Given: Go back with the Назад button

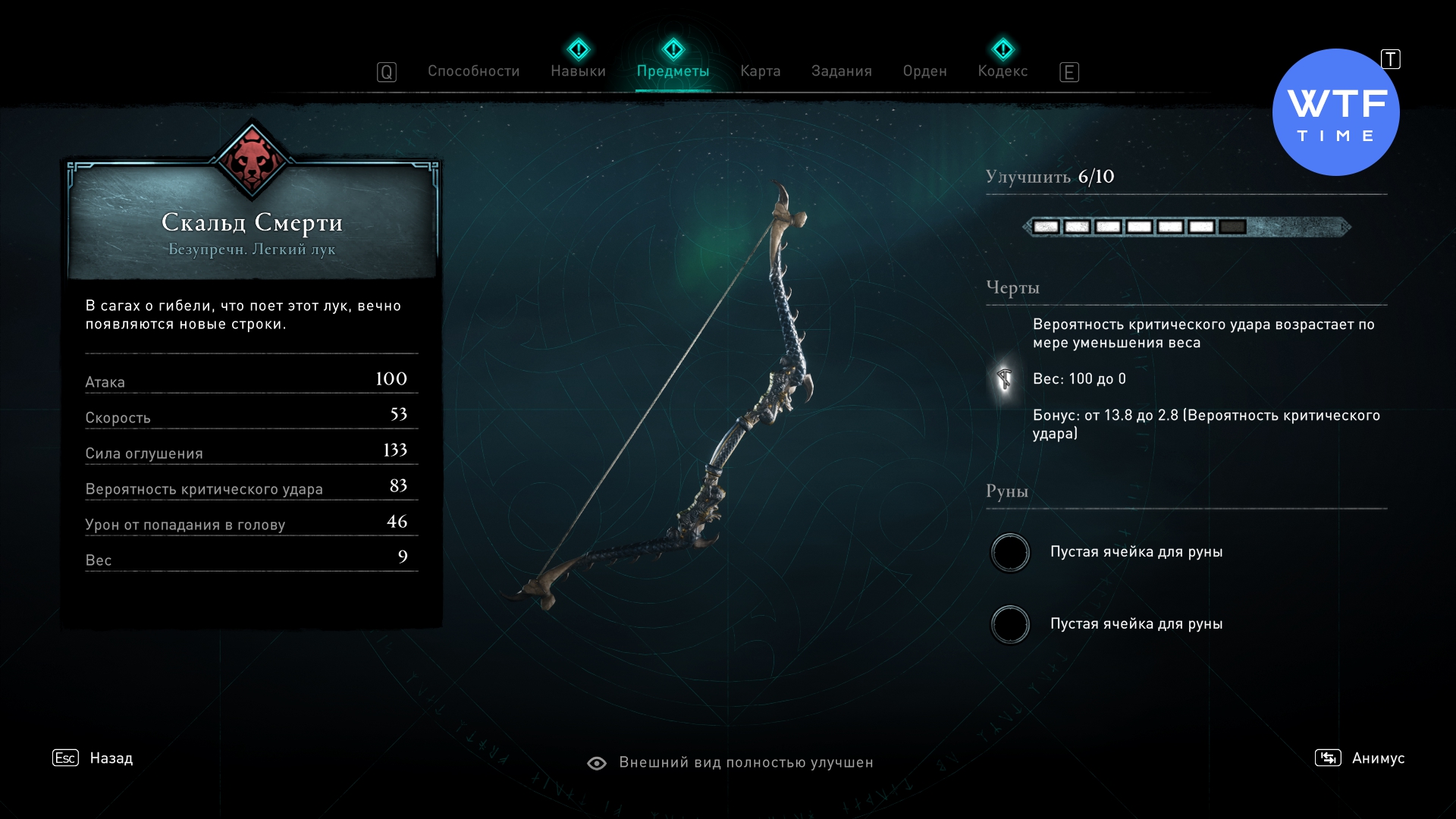Looking at the screenshot, I should pyautogui.click(x=111, y=758).
